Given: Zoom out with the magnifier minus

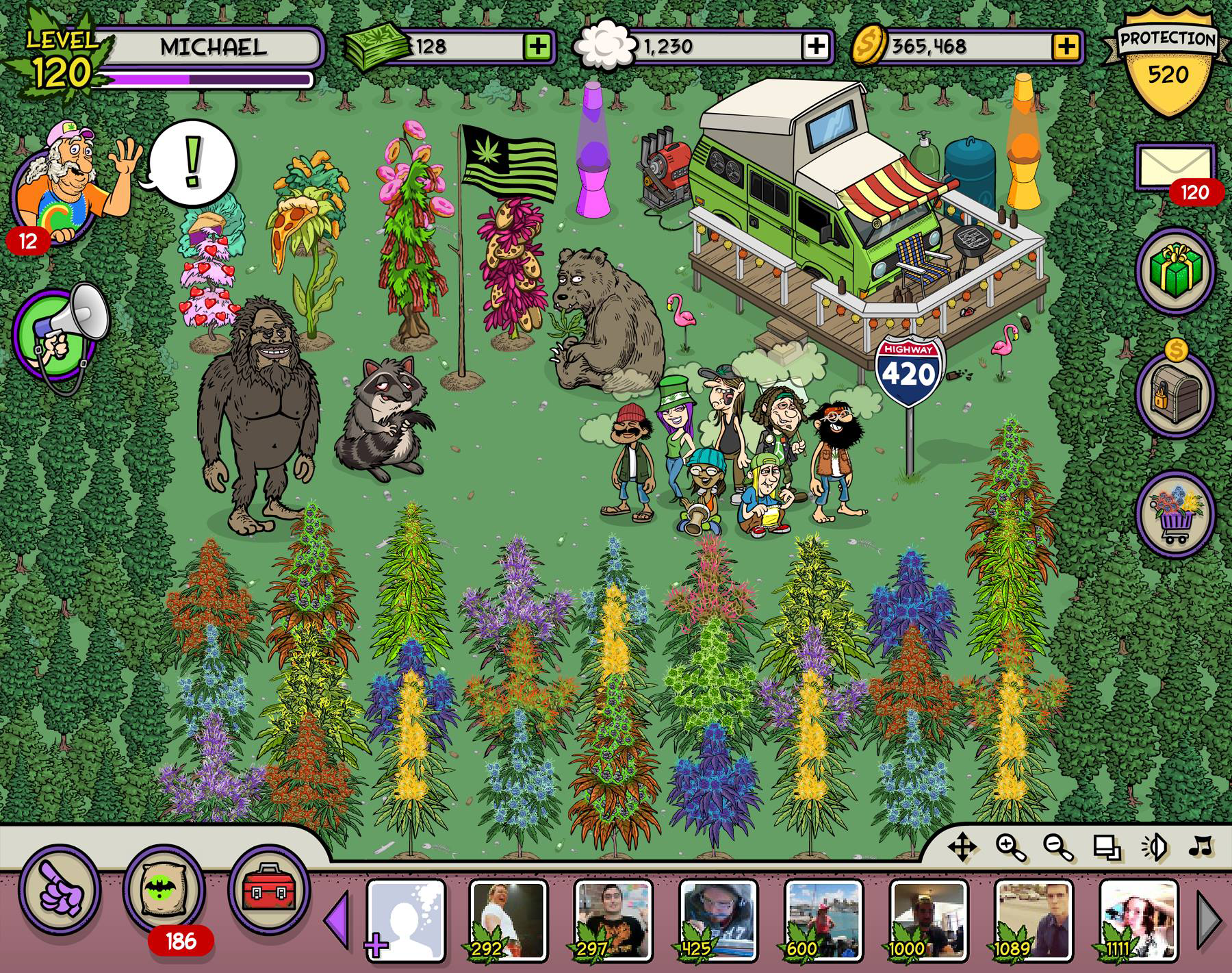Looking at the screenshot, I should pos(1057,848).
